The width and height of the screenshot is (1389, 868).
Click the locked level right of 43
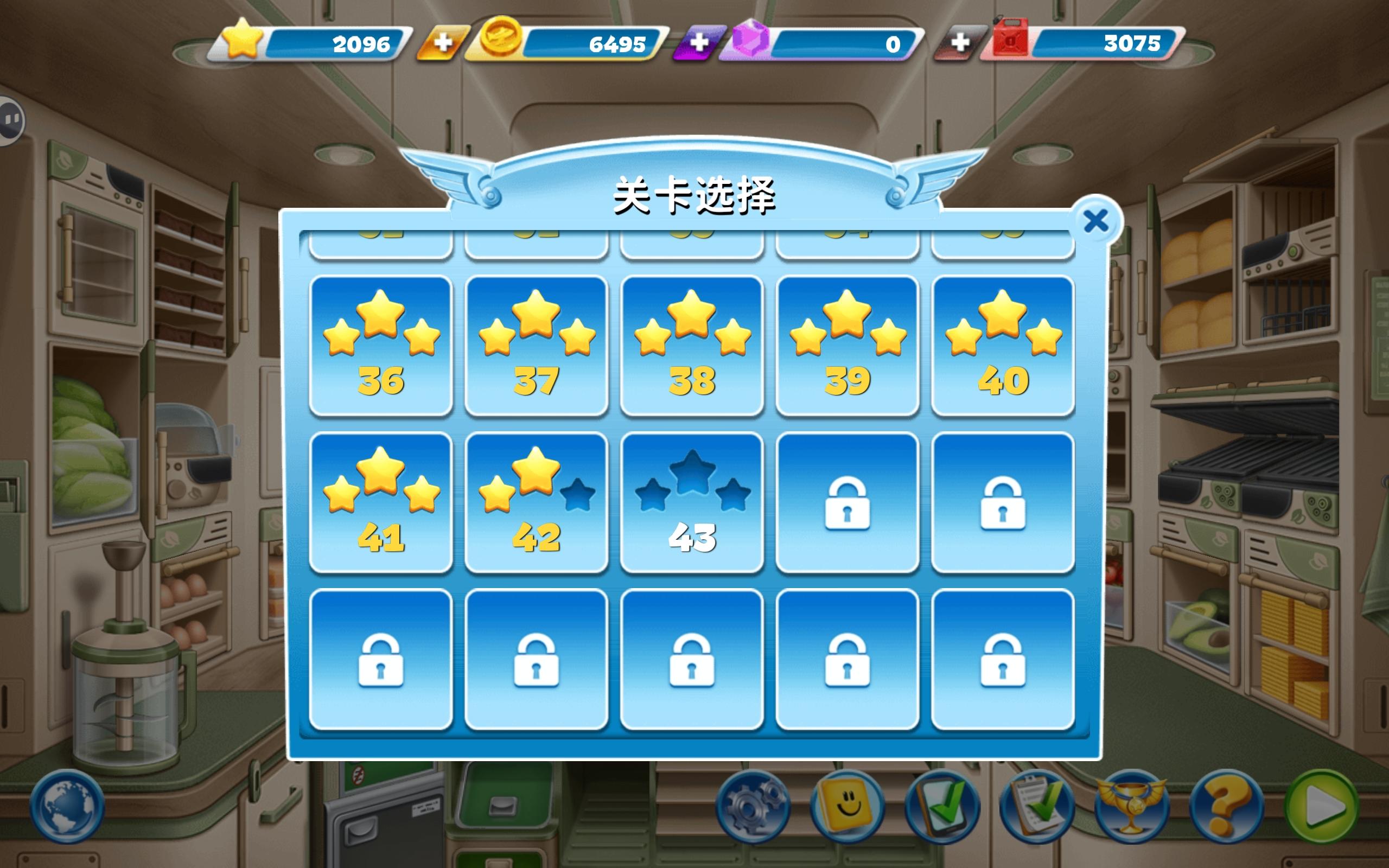pos(848,505)
